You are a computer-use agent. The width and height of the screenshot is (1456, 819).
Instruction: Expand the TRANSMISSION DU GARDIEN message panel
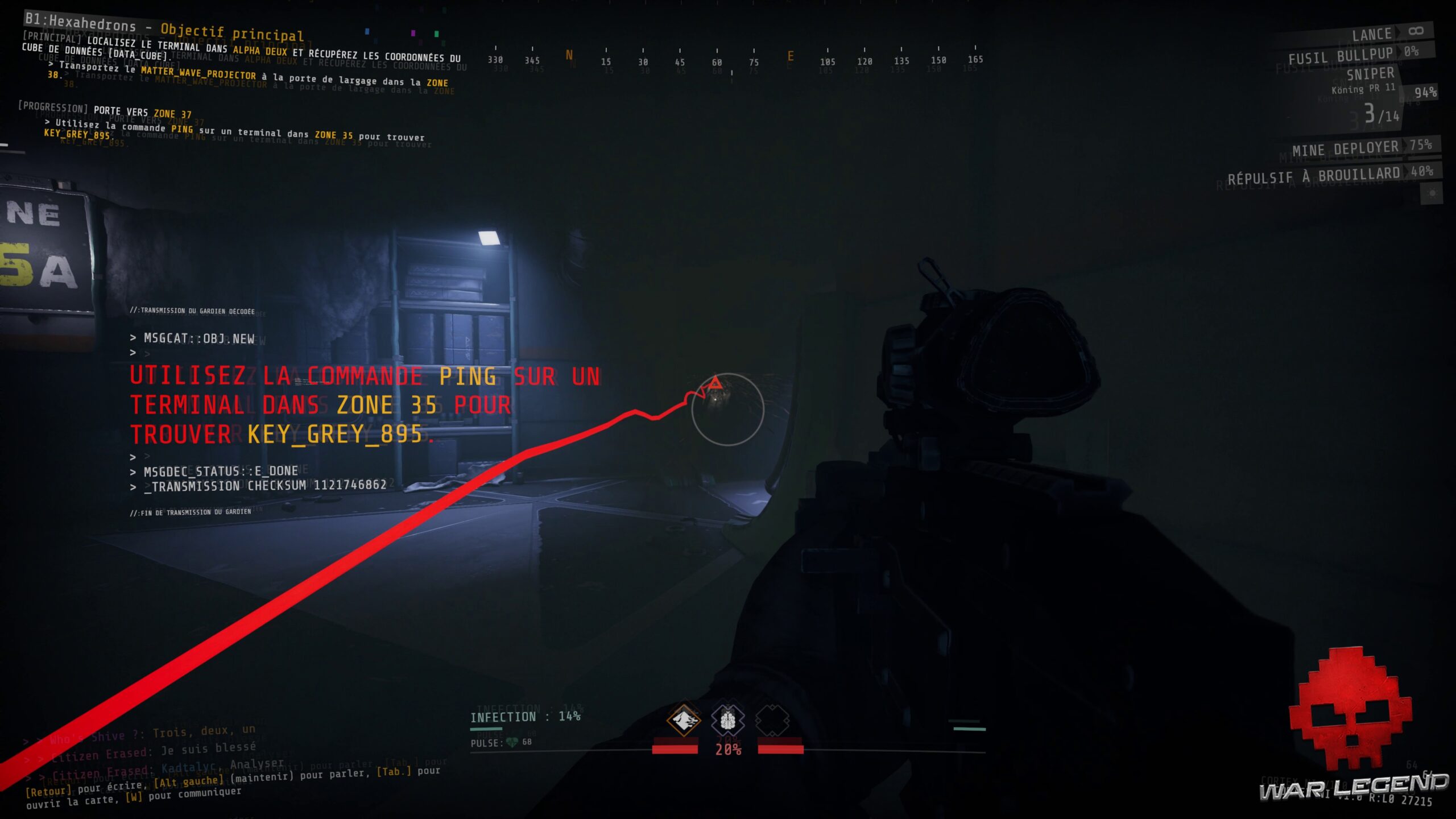tap(193, 312)
